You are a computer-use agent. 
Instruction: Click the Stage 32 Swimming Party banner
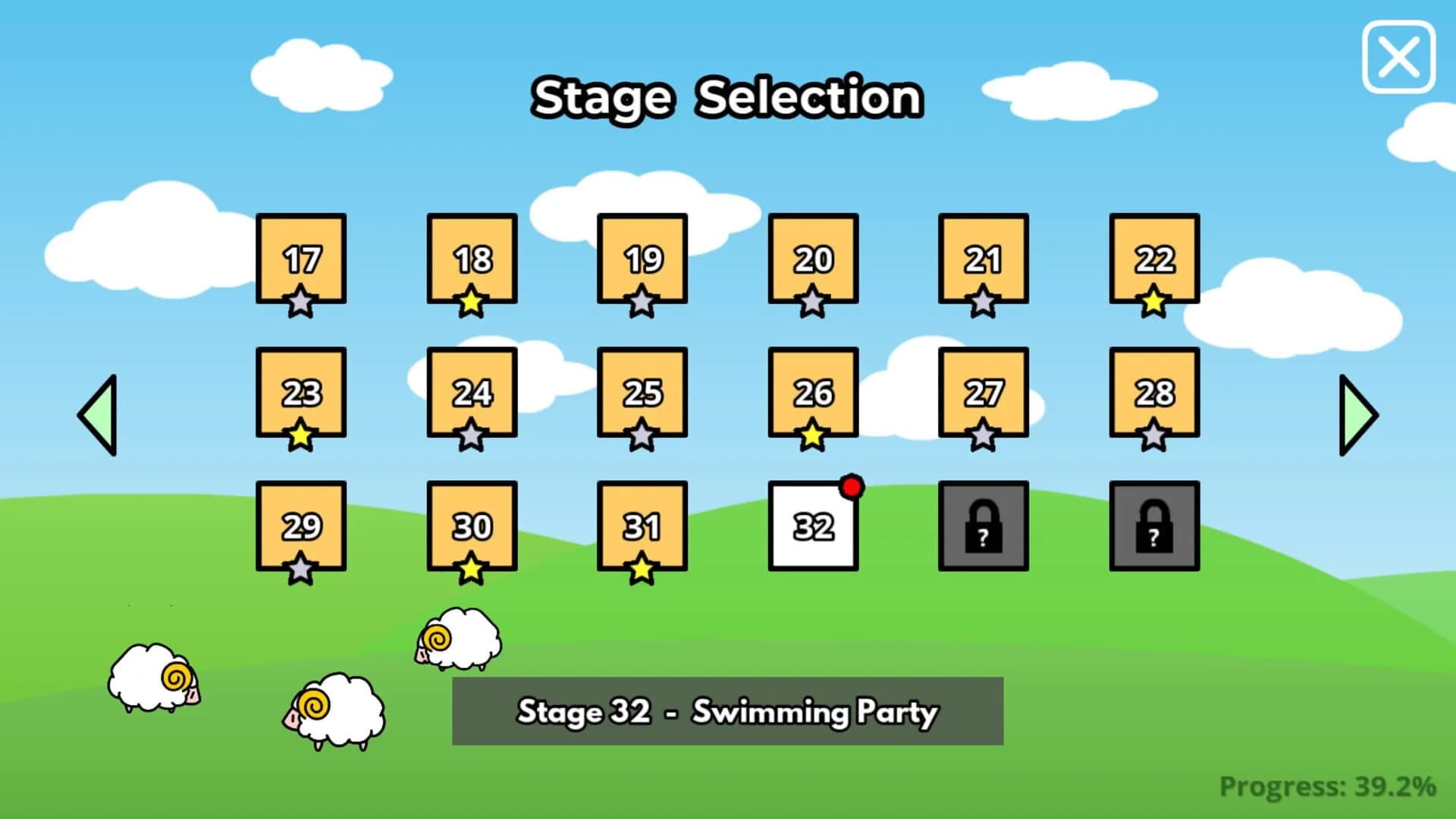coord(727,711)
